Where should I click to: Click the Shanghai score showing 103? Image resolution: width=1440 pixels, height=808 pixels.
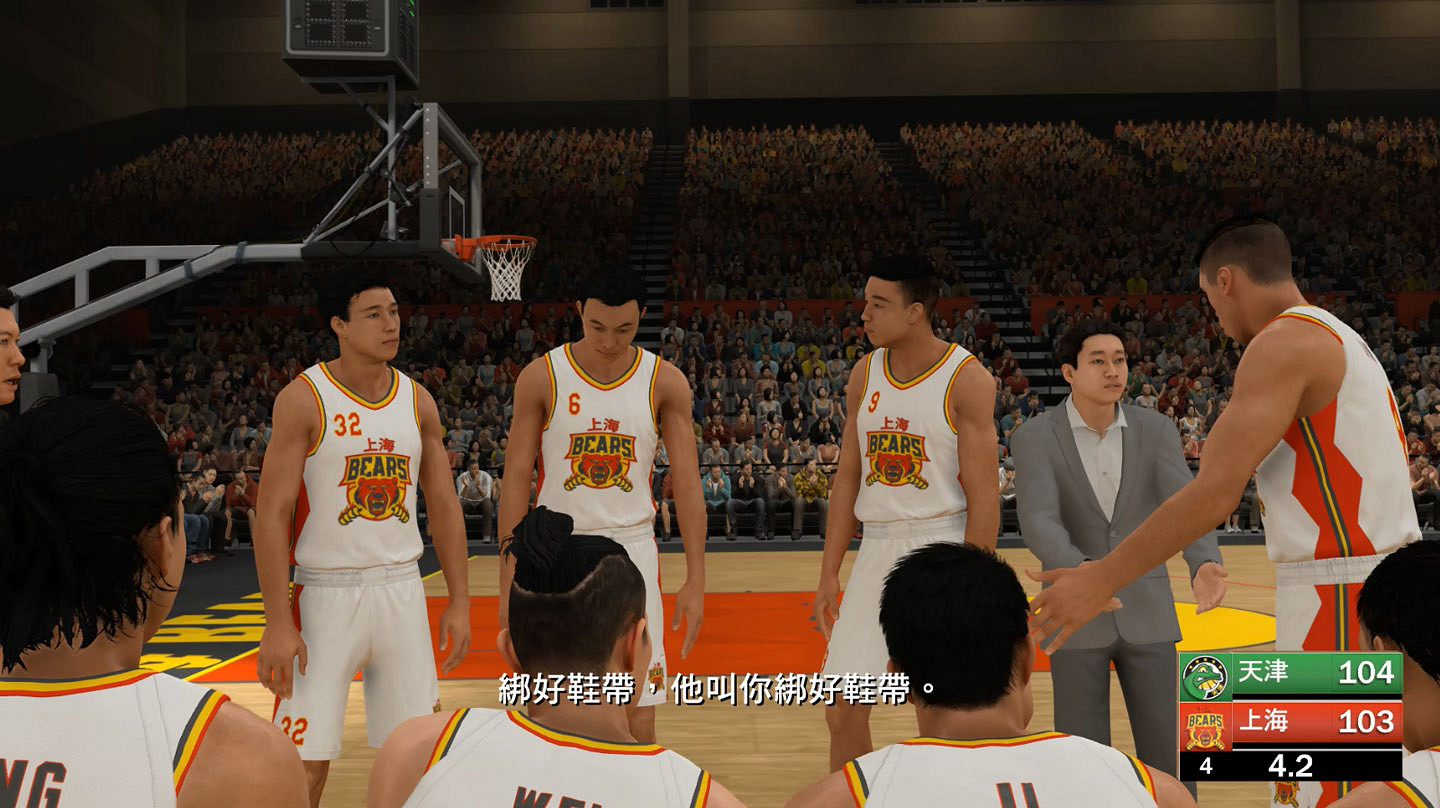tap(1365, 722)
